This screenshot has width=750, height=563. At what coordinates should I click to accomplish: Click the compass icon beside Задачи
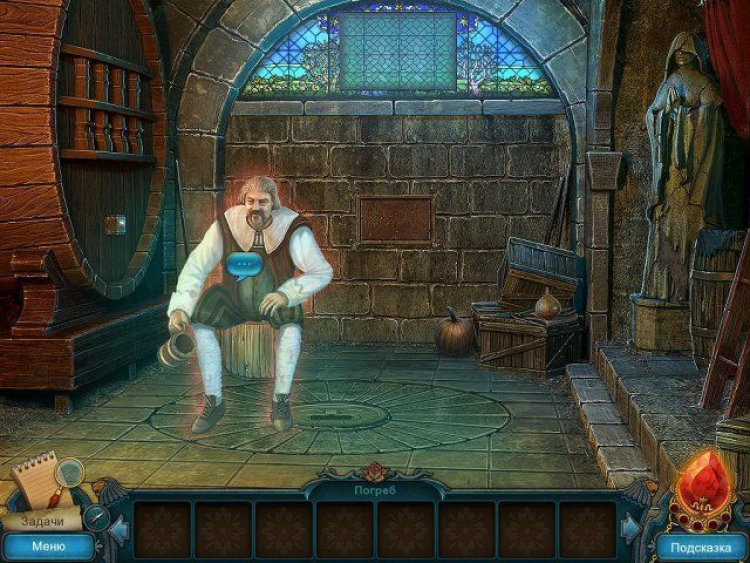pos(96,517)
